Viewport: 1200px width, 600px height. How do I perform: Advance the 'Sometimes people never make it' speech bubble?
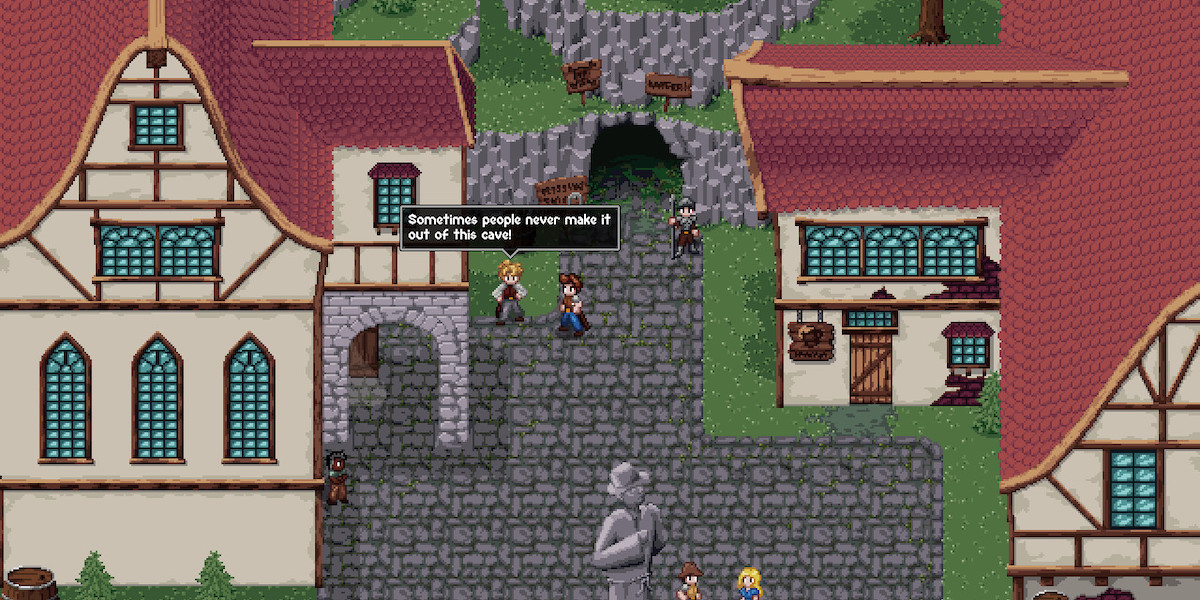(509, 228)
